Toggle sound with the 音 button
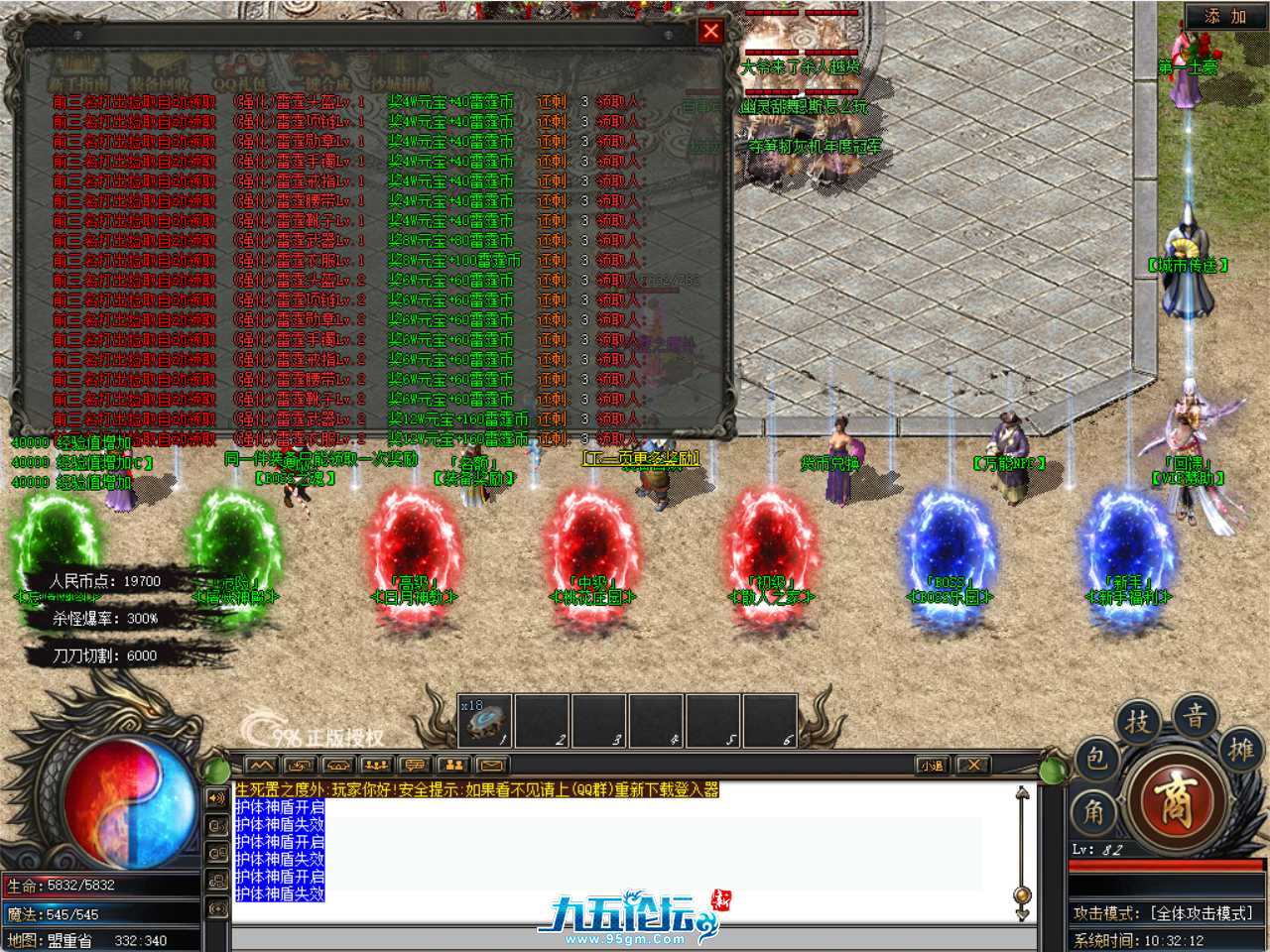Image resolution: width=1270 pixels, height=952 pixels. pos(1196,714)
